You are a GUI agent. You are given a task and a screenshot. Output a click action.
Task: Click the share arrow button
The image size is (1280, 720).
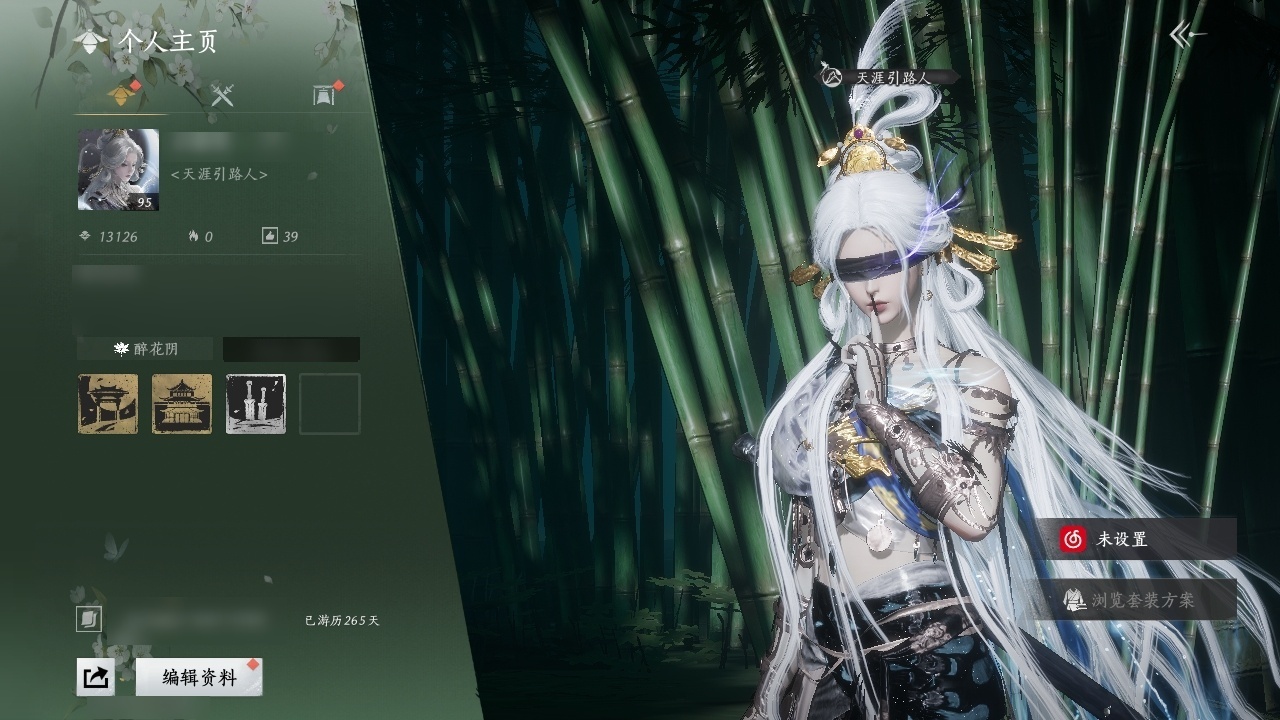tap(95, 677)
